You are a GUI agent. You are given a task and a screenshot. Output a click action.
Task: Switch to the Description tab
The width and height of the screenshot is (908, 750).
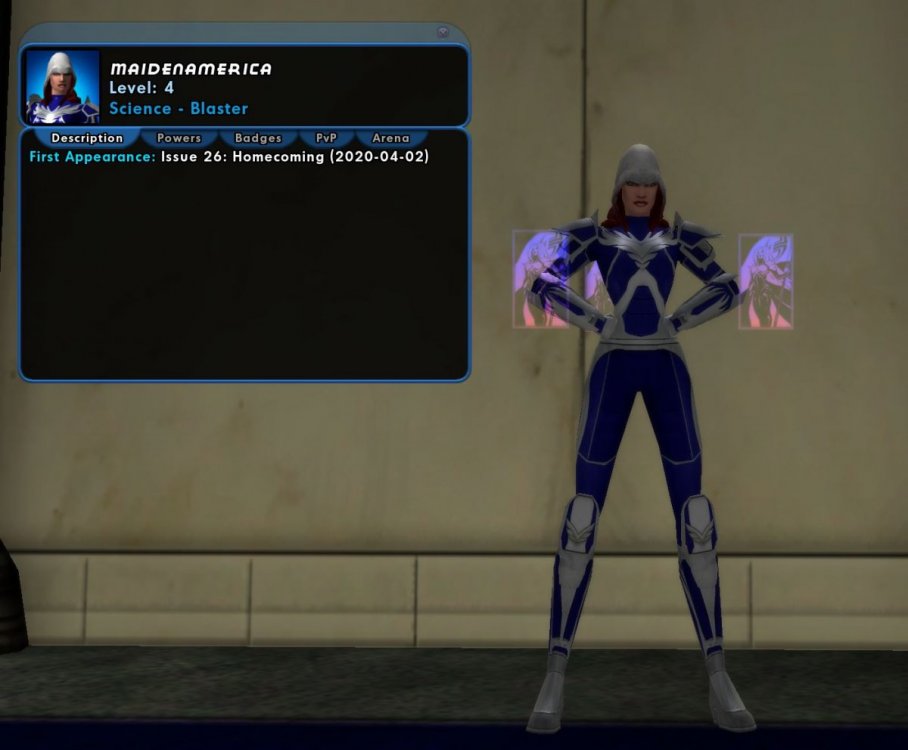[x=87, y=138]
